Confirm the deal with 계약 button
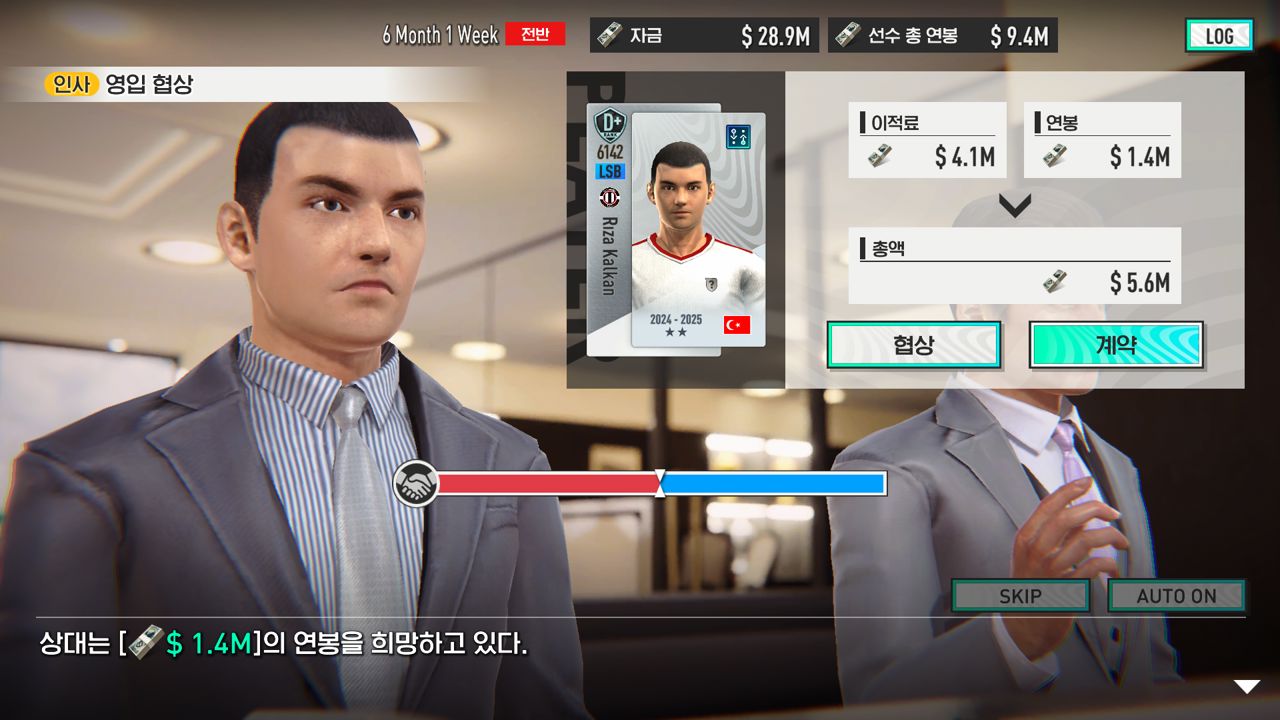The width and height of the screenshot is (1280, 720). 1115,345
